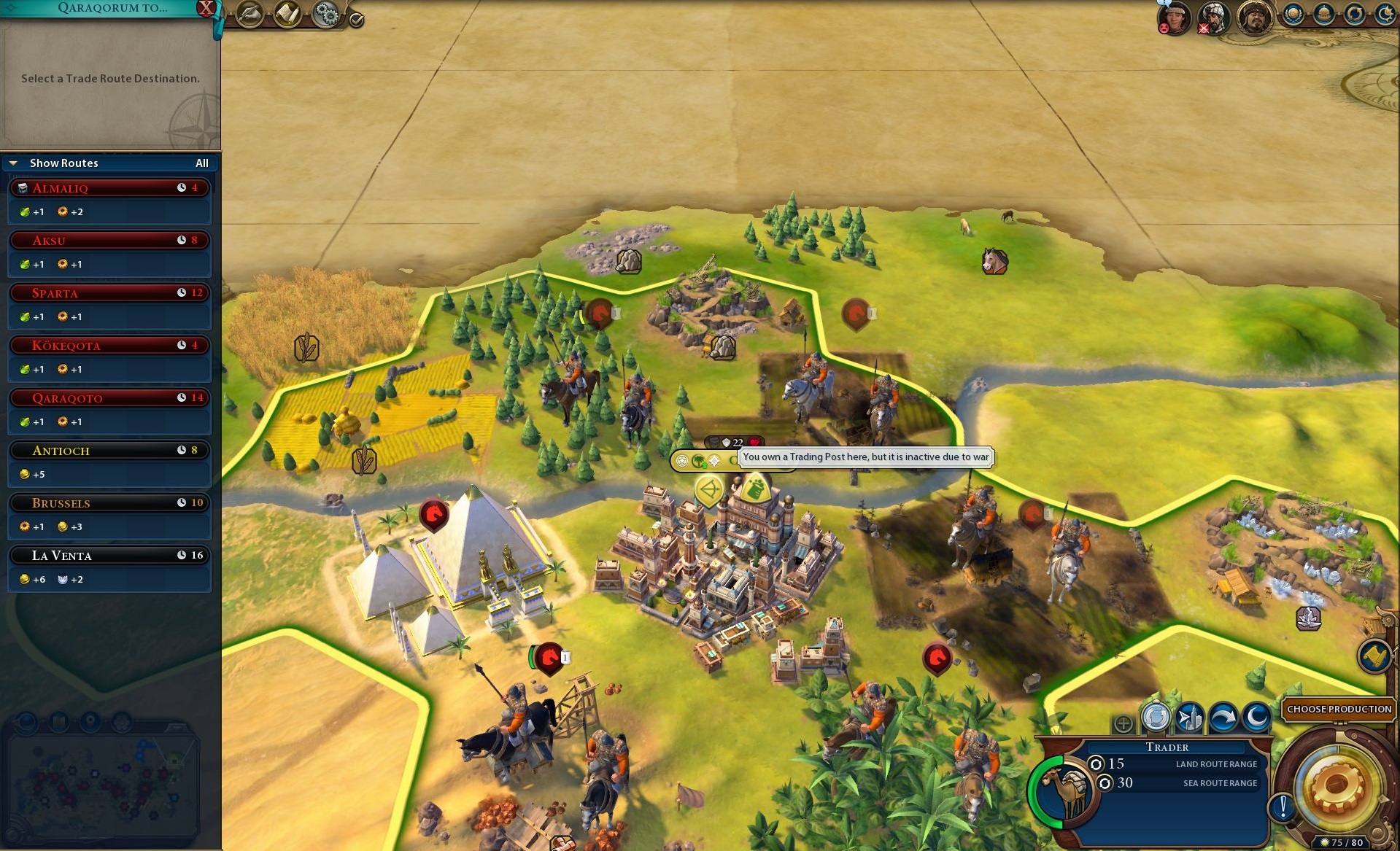Screen dimensions: 1400x851
Task: Choose Qaraqoto from the route list
Action: pos(109,398)
